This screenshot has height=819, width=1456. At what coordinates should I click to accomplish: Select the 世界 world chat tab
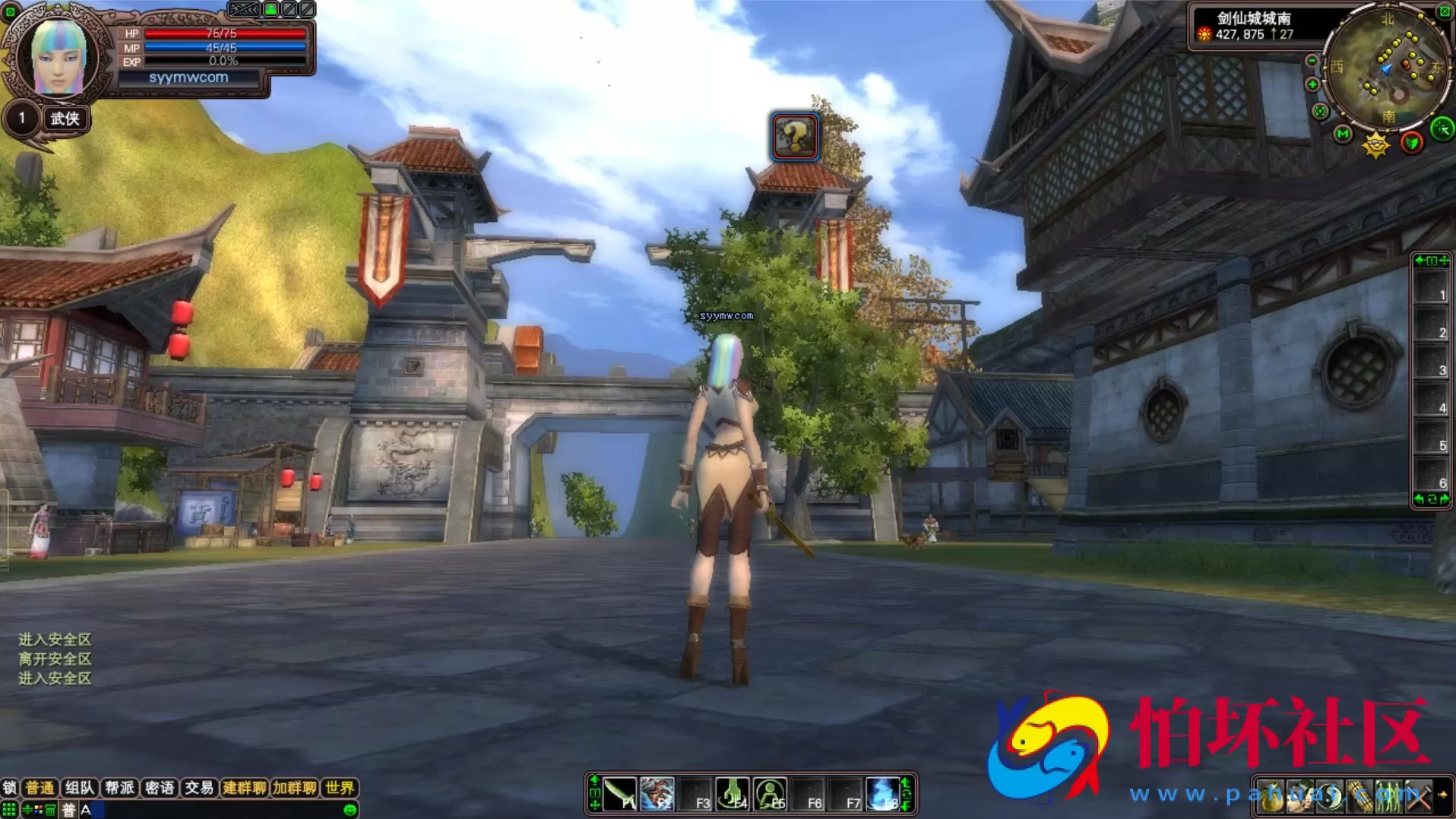(x=339, y=788)
